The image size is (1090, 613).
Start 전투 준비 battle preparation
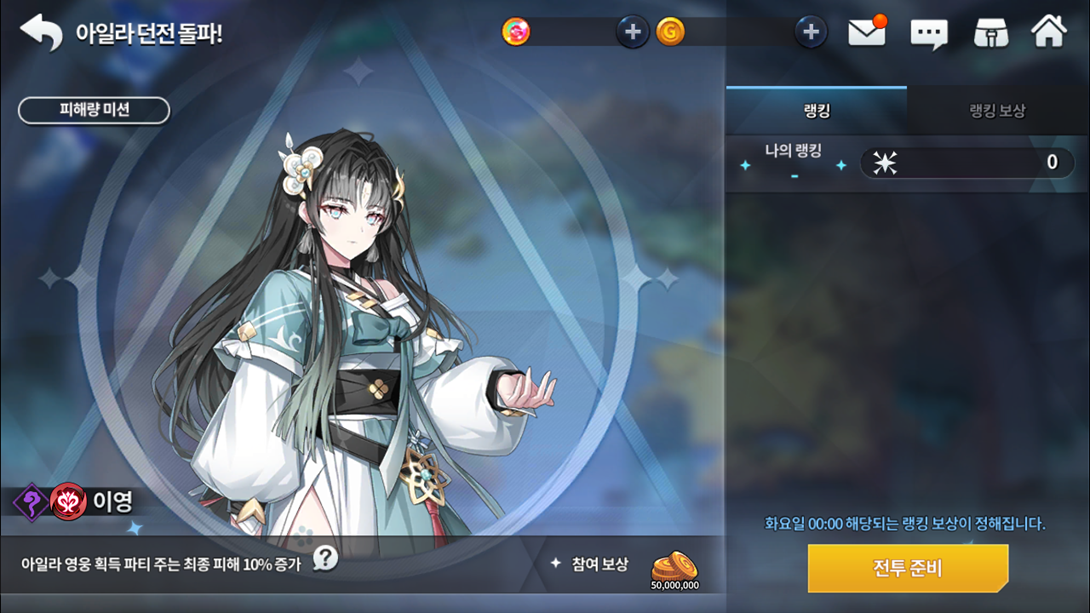[x=907, y=568]
